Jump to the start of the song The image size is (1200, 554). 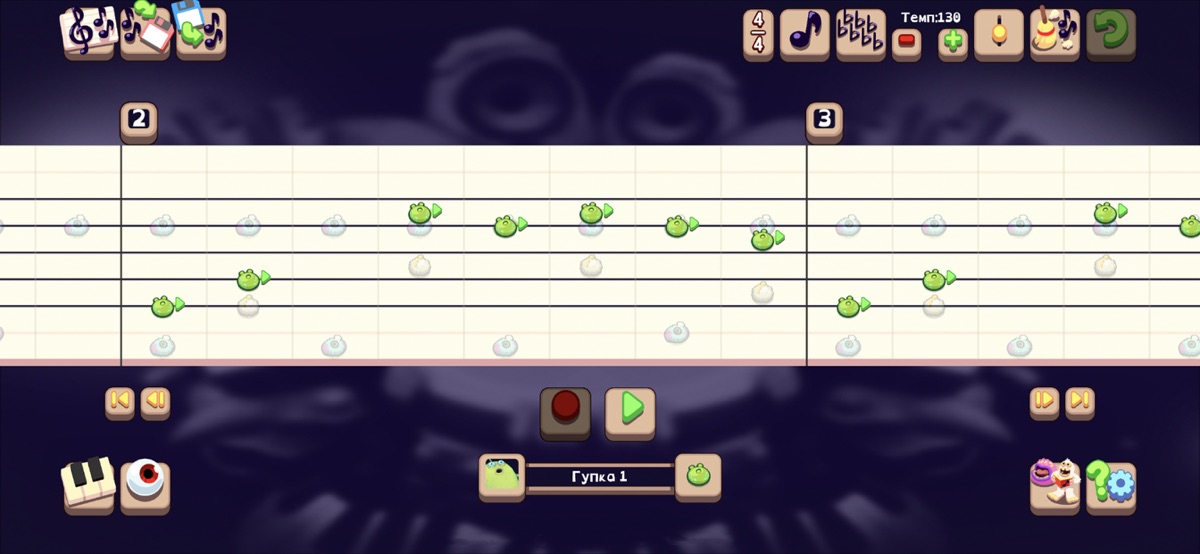[x=119, y=402]
